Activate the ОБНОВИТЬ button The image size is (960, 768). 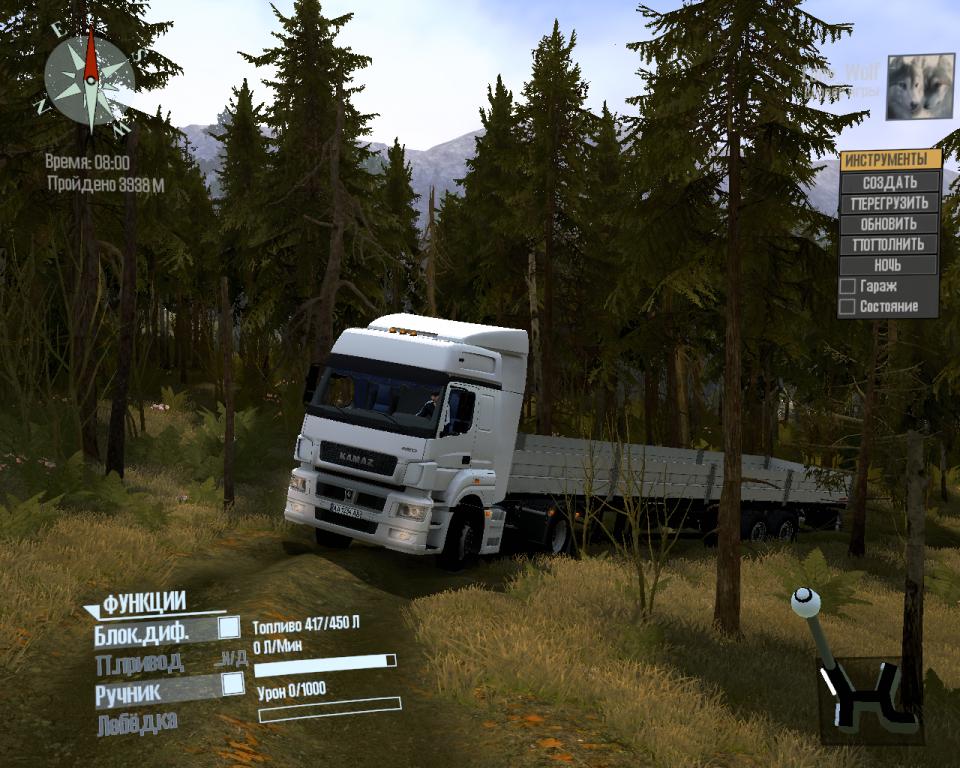[x=889, y=224]
